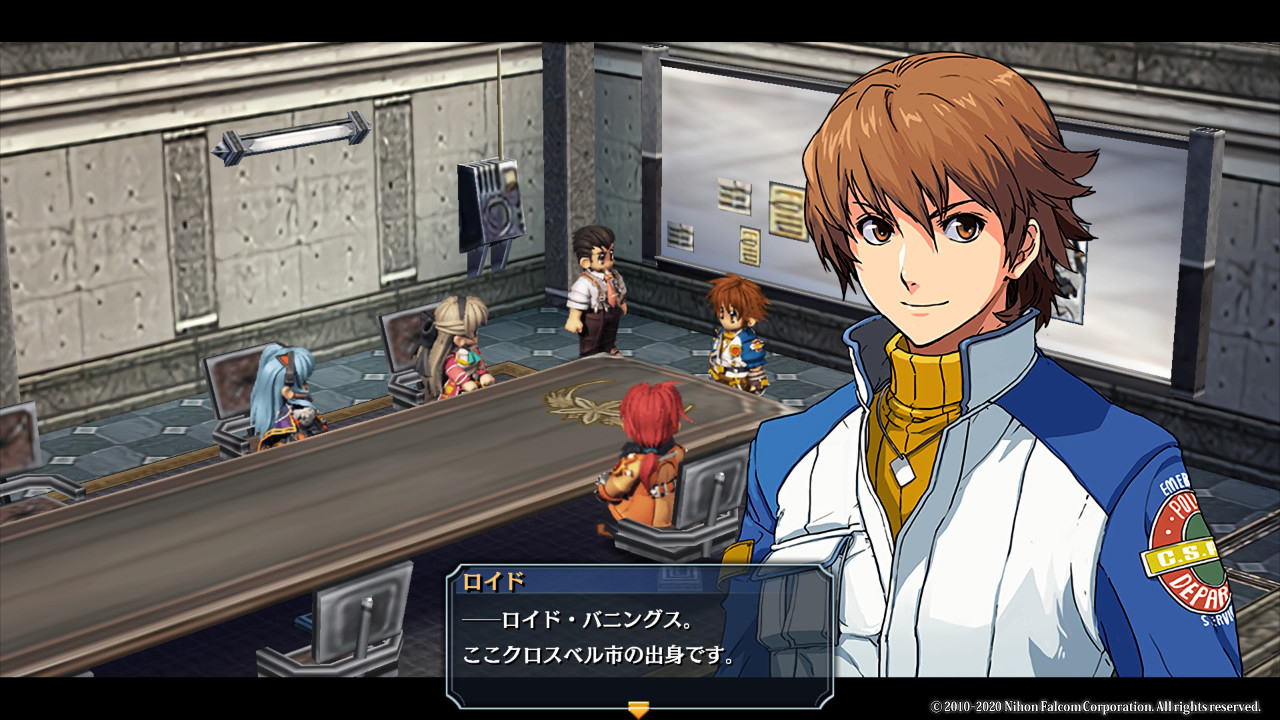This screenshot has height=720, width=1280.
Task: Click the standing man with the necktie
Action: 595,290
